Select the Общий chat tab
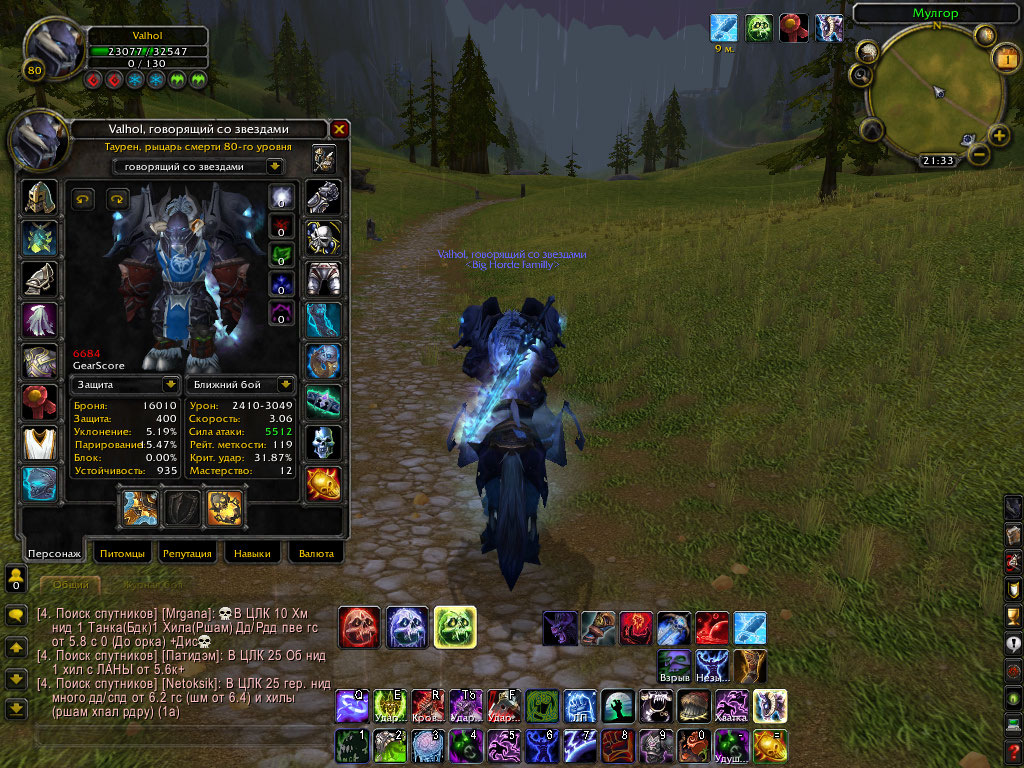Screen dimensions: 1024x768 click(x=70, y=584)
